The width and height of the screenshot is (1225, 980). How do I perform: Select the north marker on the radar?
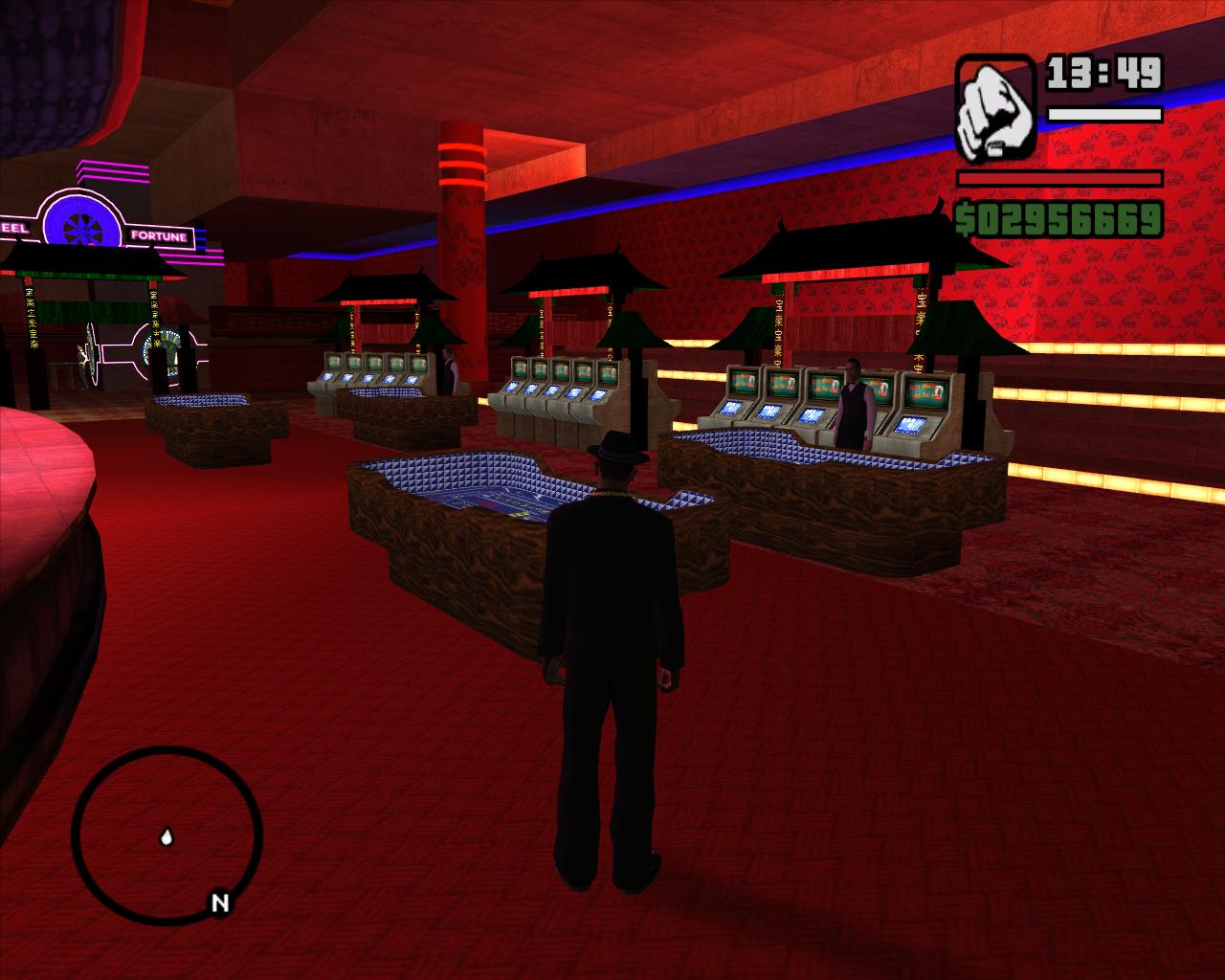[x=220, y=902]
